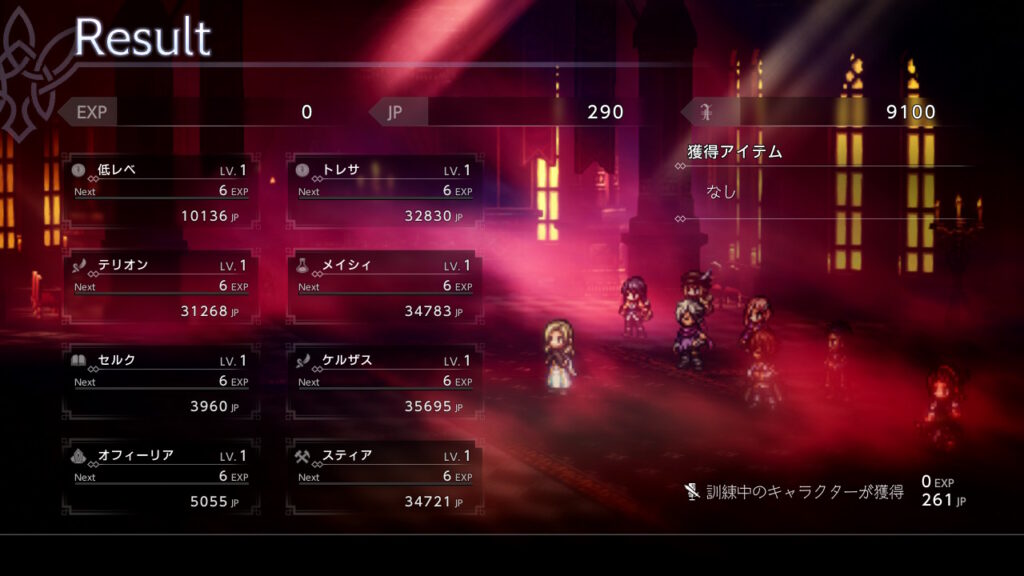The height and width of the screenshot is (576, 1024).
Task: Click the スティア result panel
Action: tap(385, 477)
